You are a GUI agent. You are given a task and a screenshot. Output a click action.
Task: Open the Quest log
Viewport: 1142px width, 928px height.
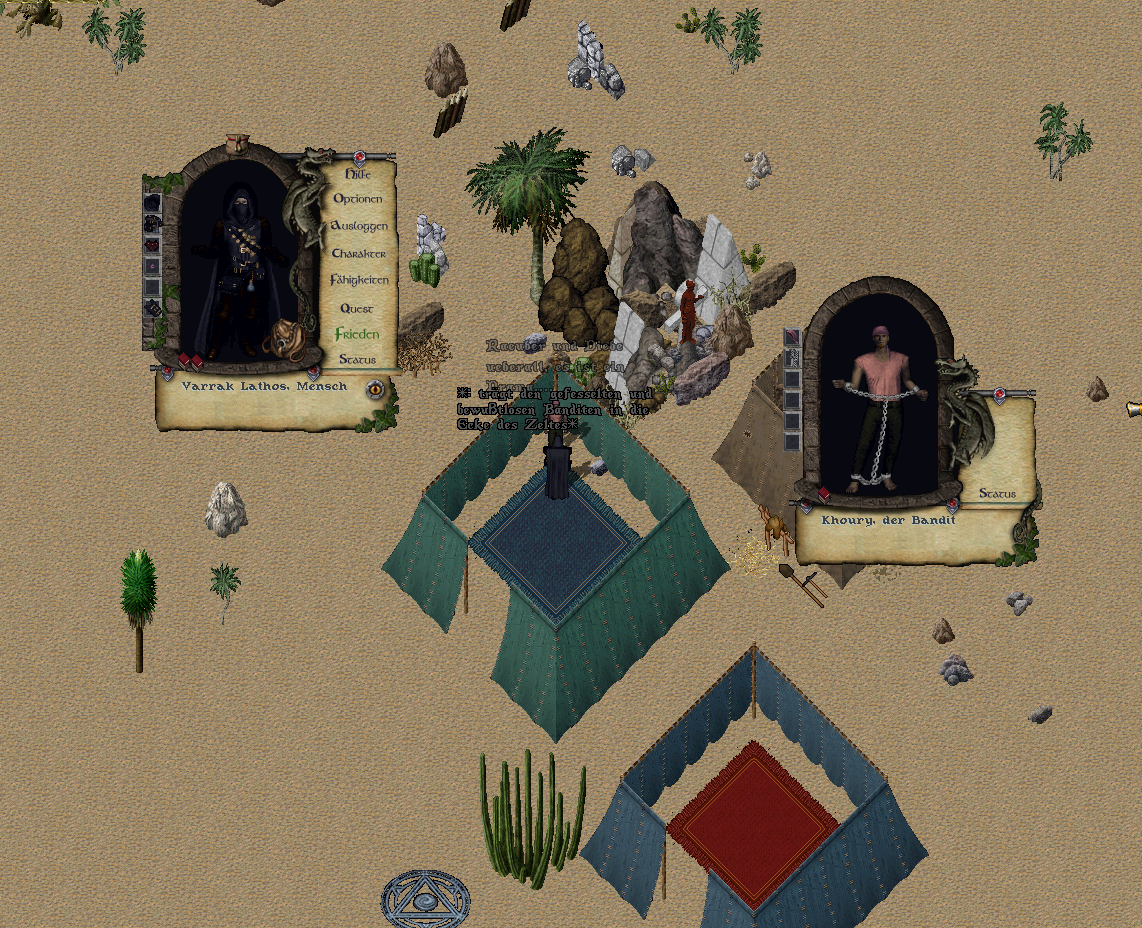[357, 309]
